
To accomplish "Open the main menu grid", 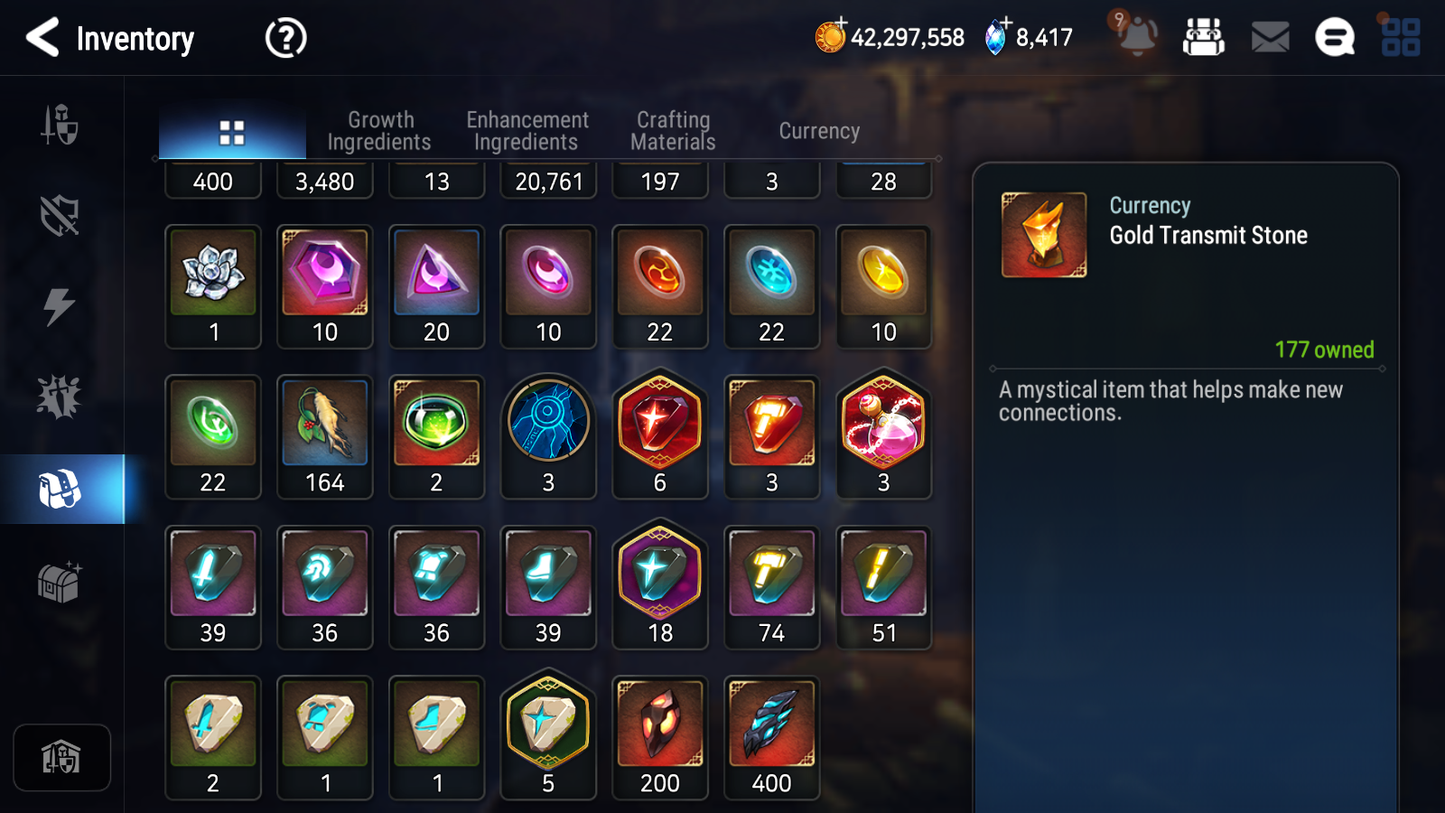I will [1400, 36].
